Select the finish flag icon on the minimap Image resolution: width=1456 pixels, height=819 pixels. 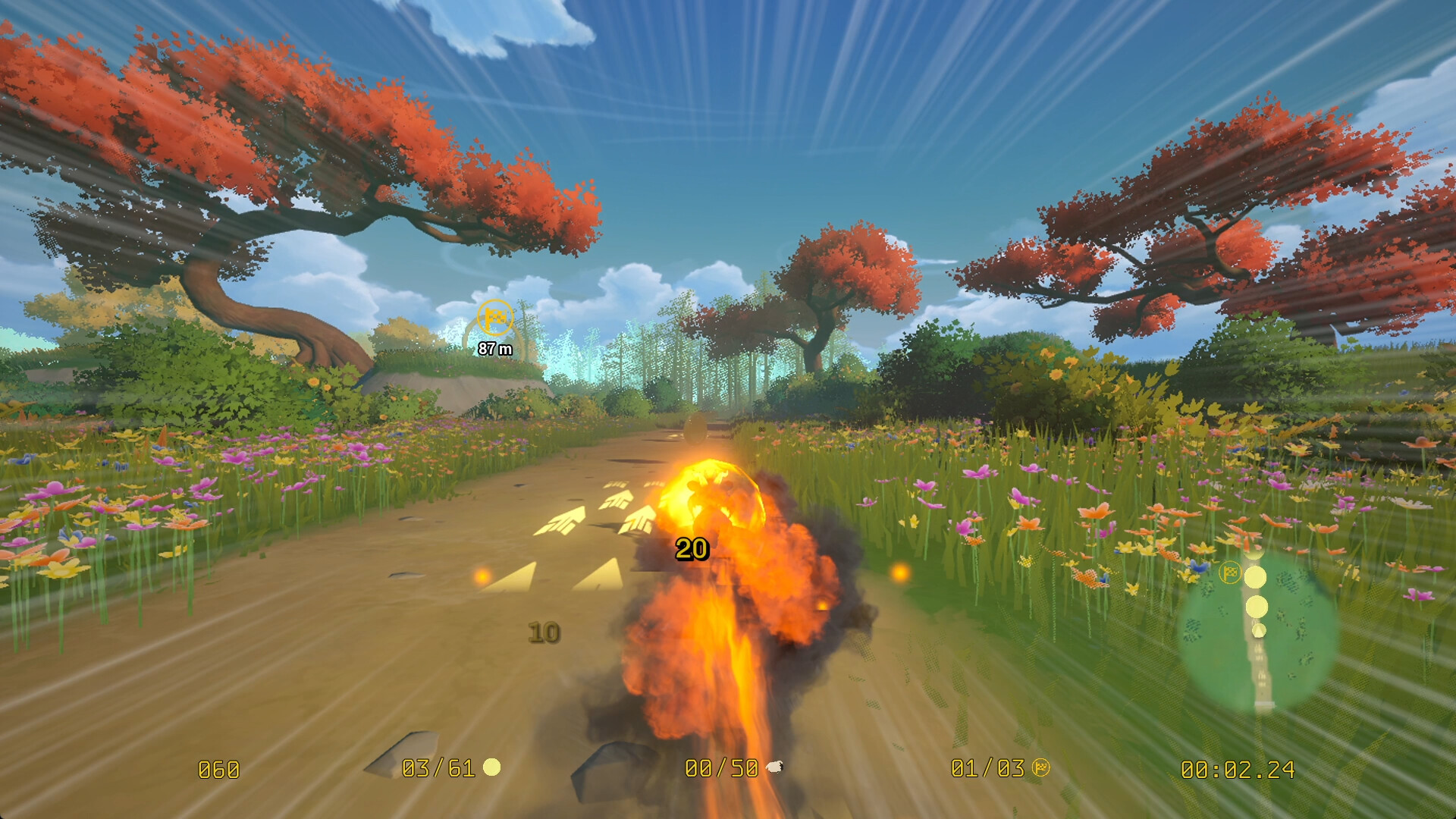(1231, 573)
